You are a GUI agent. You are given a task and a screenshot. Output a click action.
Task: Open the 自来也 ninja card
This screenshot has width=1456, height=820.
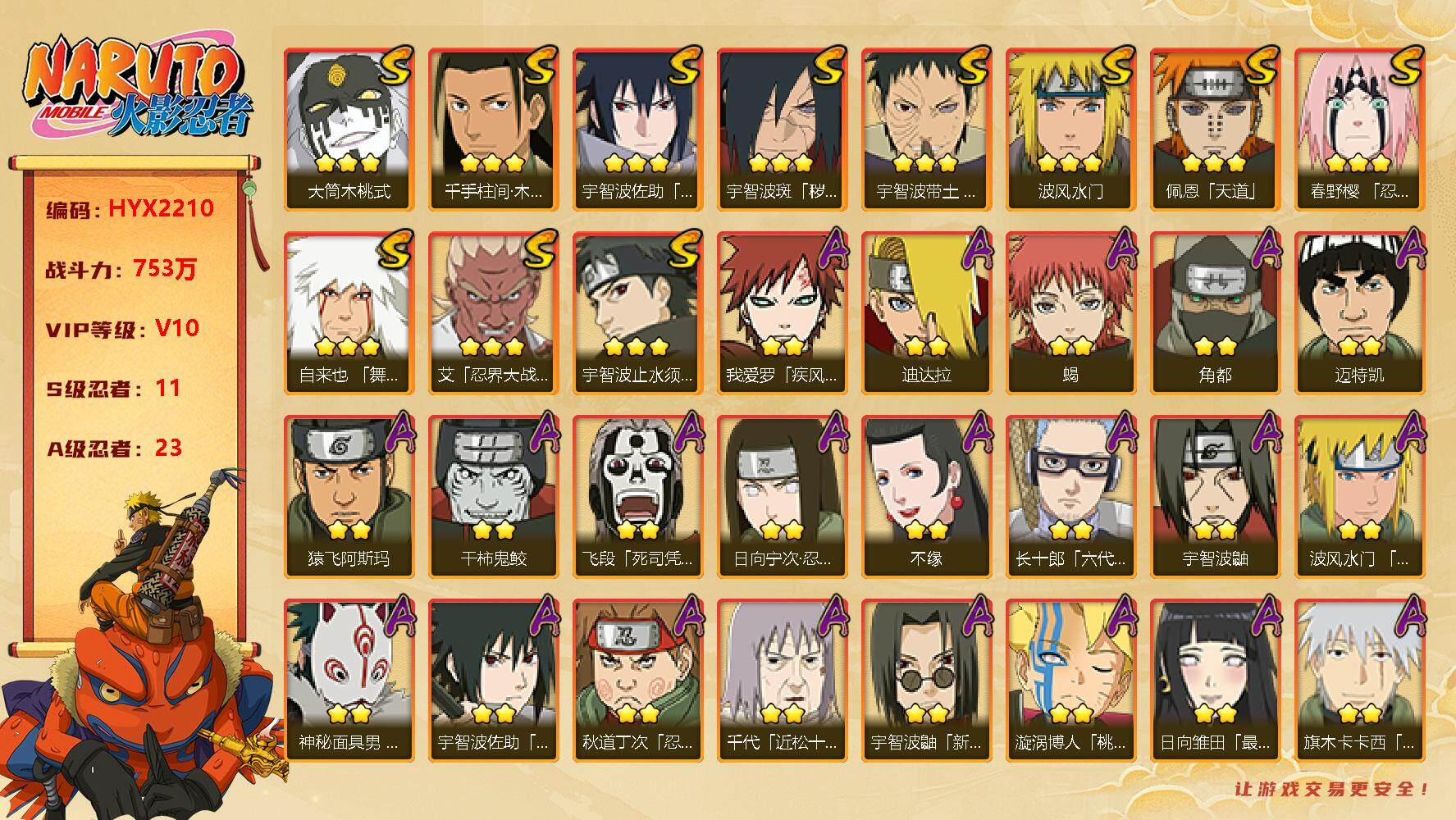click(x=349, y=312)
